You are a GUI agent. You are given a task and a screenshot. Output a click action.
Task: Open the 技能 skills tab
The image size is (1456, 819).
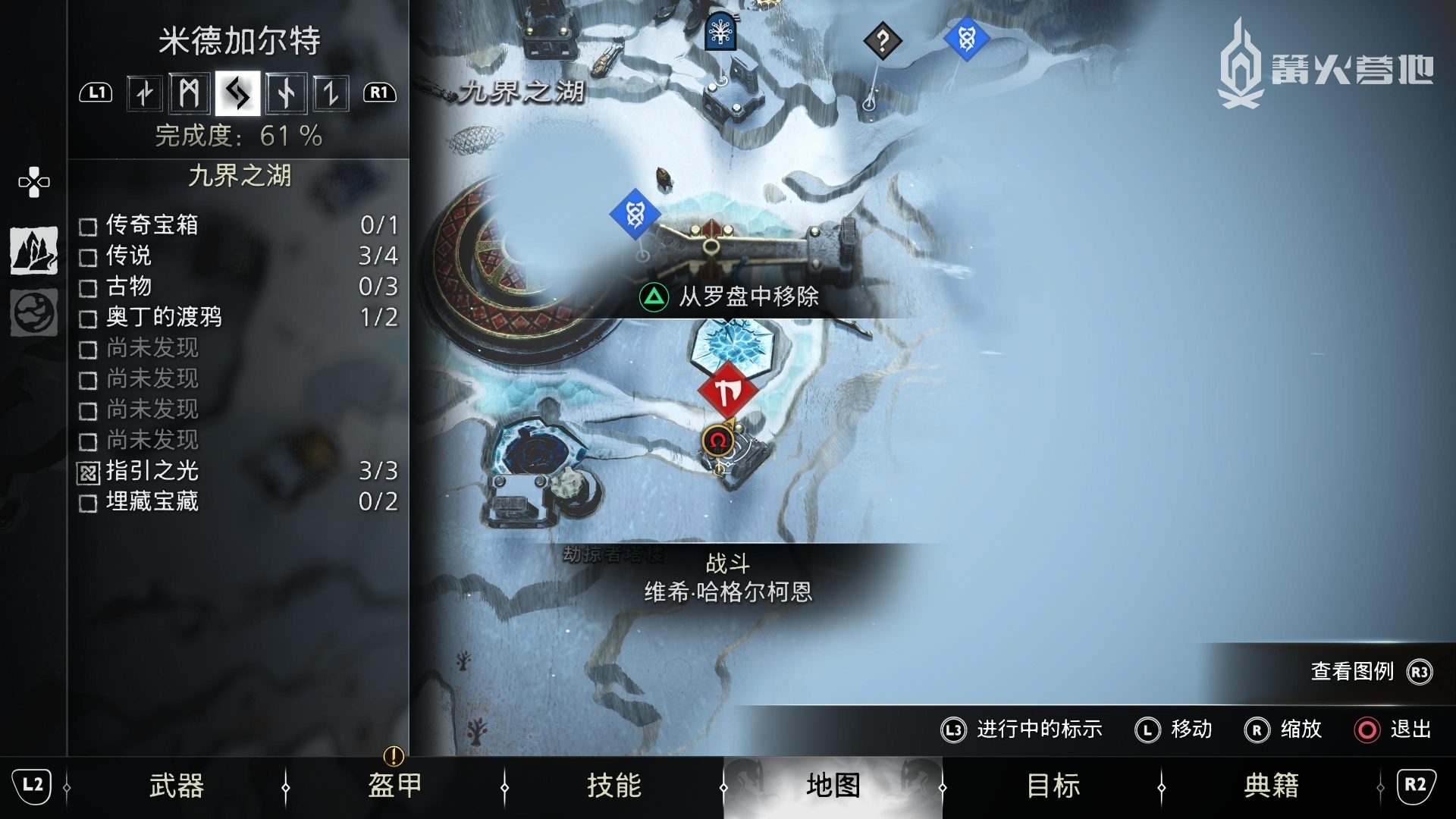[613, 786]
